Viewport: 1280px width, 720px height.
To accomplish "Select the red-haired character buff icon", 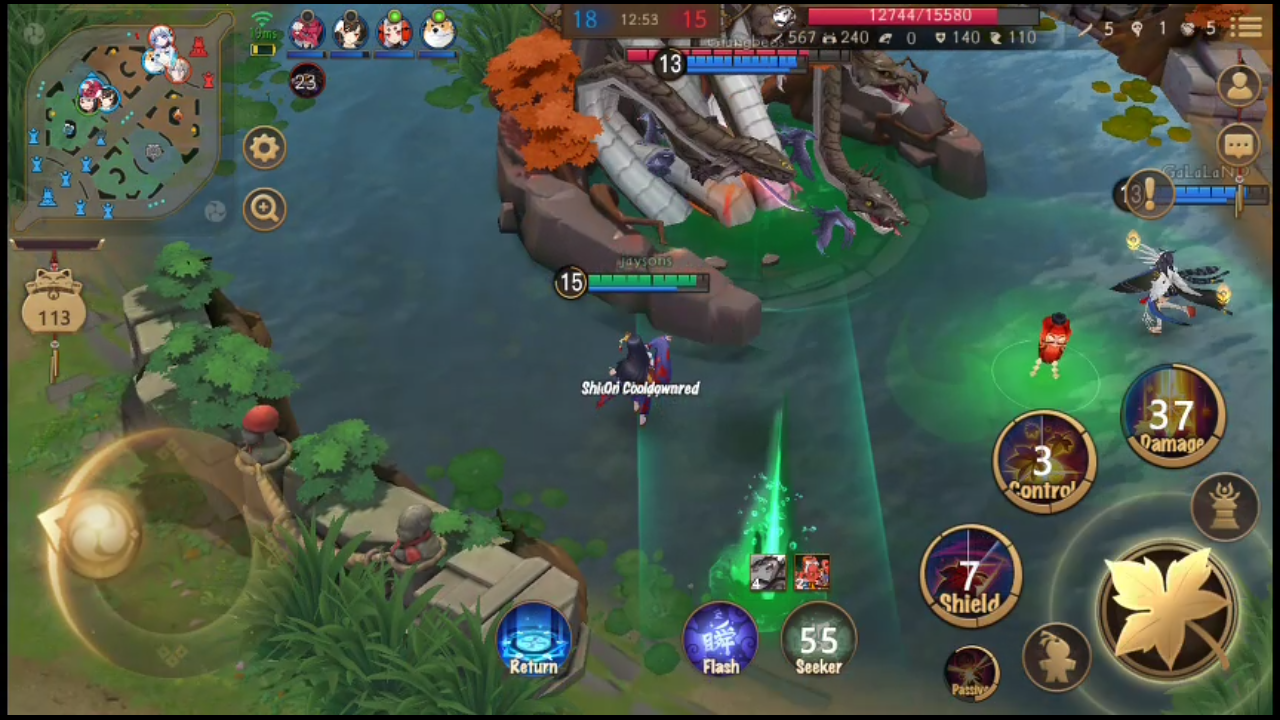I will (812, 572).
